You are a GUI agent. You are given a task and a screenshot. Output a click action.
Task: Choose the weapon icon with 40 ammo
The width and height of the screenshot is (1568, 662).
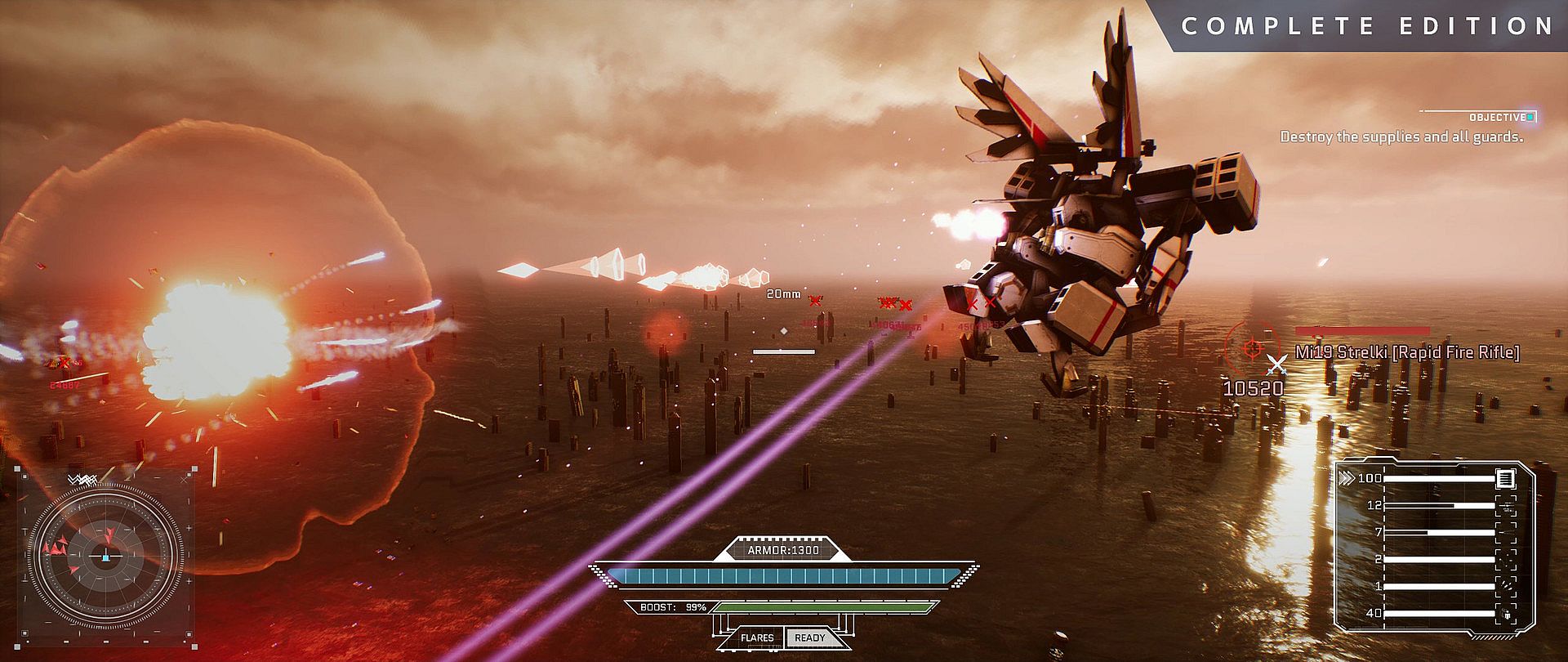pyautogui.click(x=1504, y=613)
